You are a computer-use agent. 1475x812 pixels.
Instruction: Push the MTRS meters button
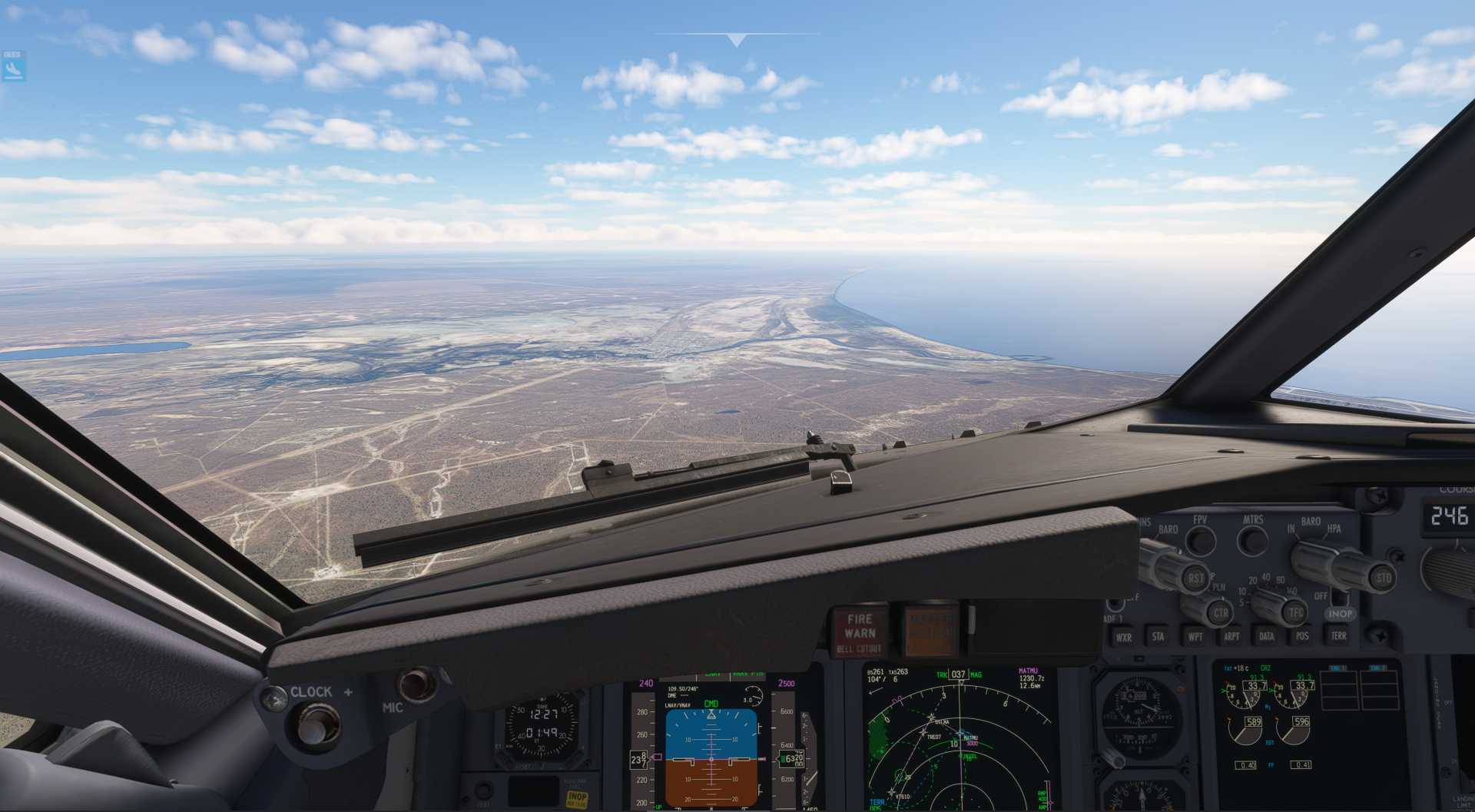coord(1252,540)
